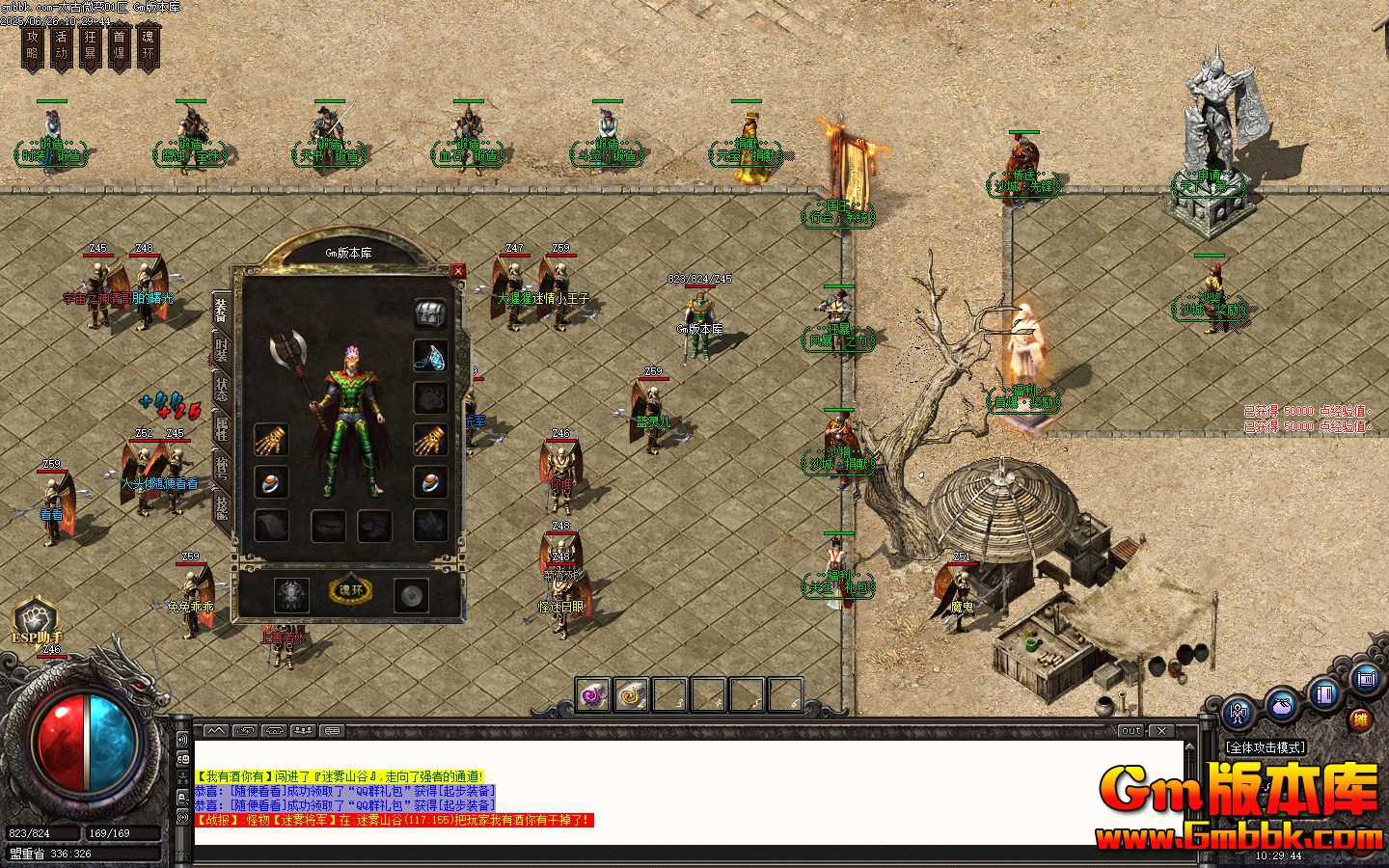Switch to the 时装 fashion tab
The width and height of the screenshot is (1389, 868).
(x=222, y=350)
